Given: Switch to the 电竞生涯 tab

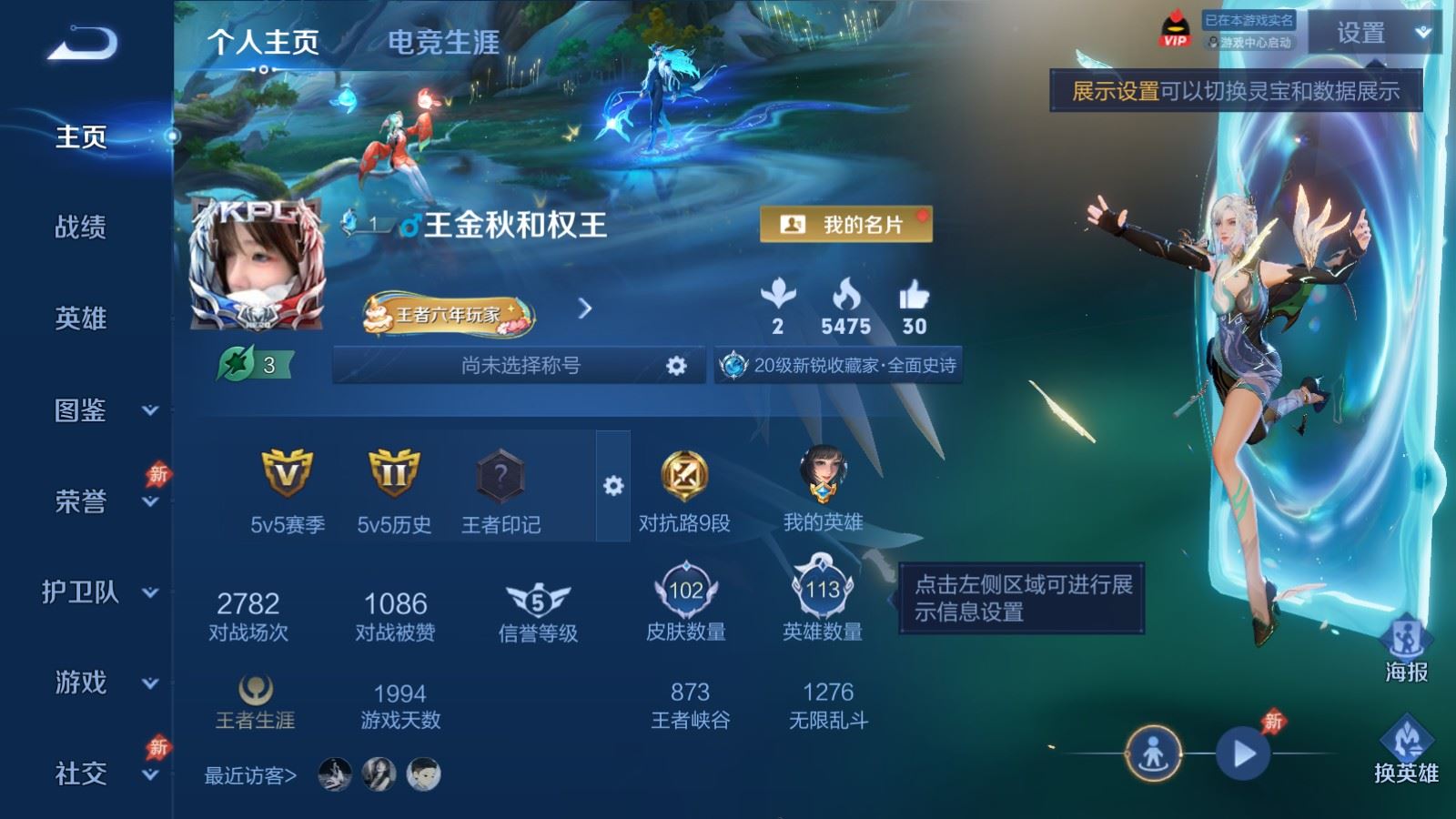Looking at the screenshot, I should tap(443, 42).
